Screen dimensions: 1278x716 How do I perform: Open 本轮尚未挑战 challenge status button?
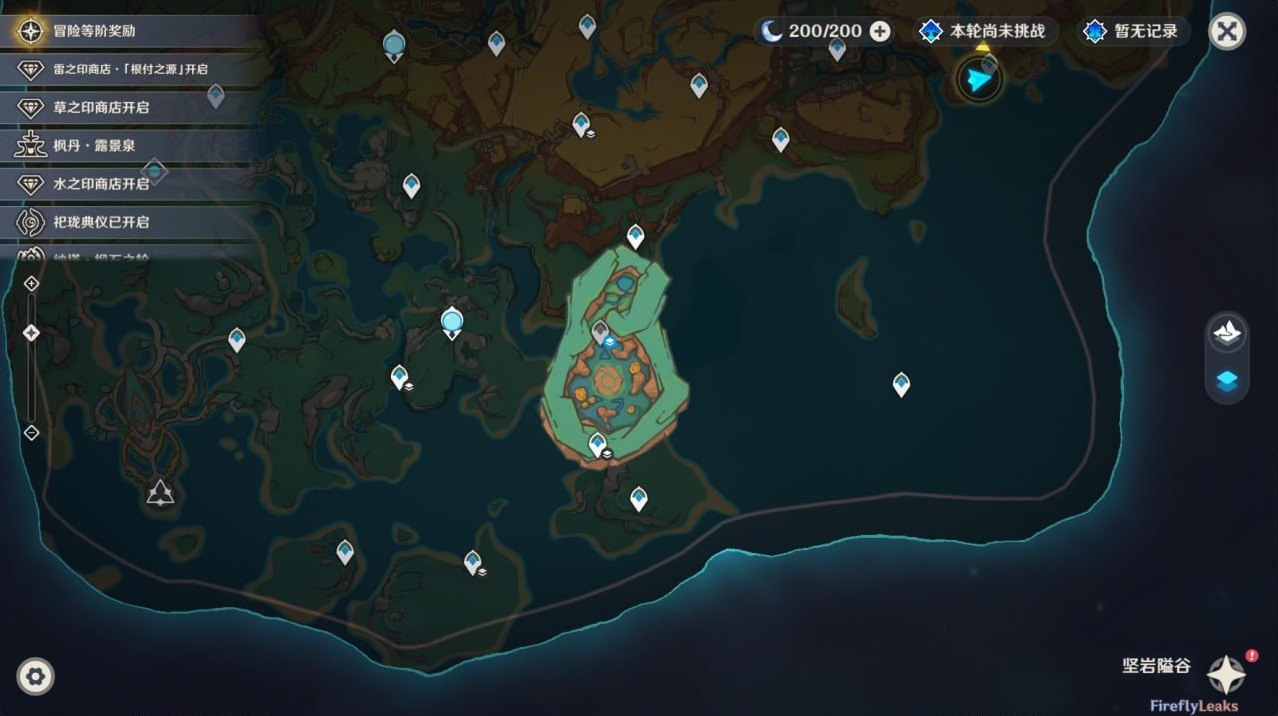coord(985,31)
